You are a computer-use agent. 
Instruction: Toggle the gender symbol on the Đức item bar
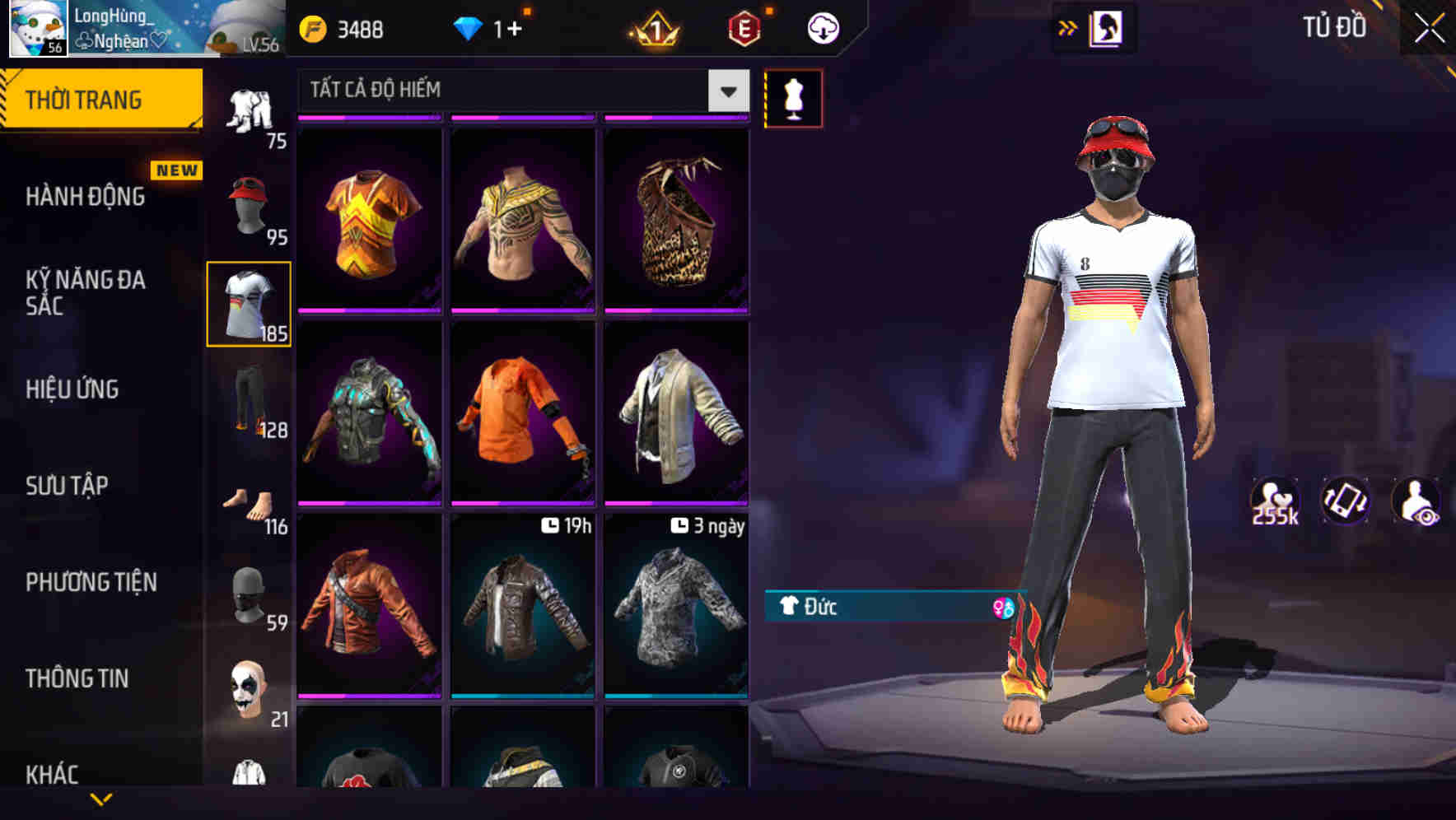1003,608
